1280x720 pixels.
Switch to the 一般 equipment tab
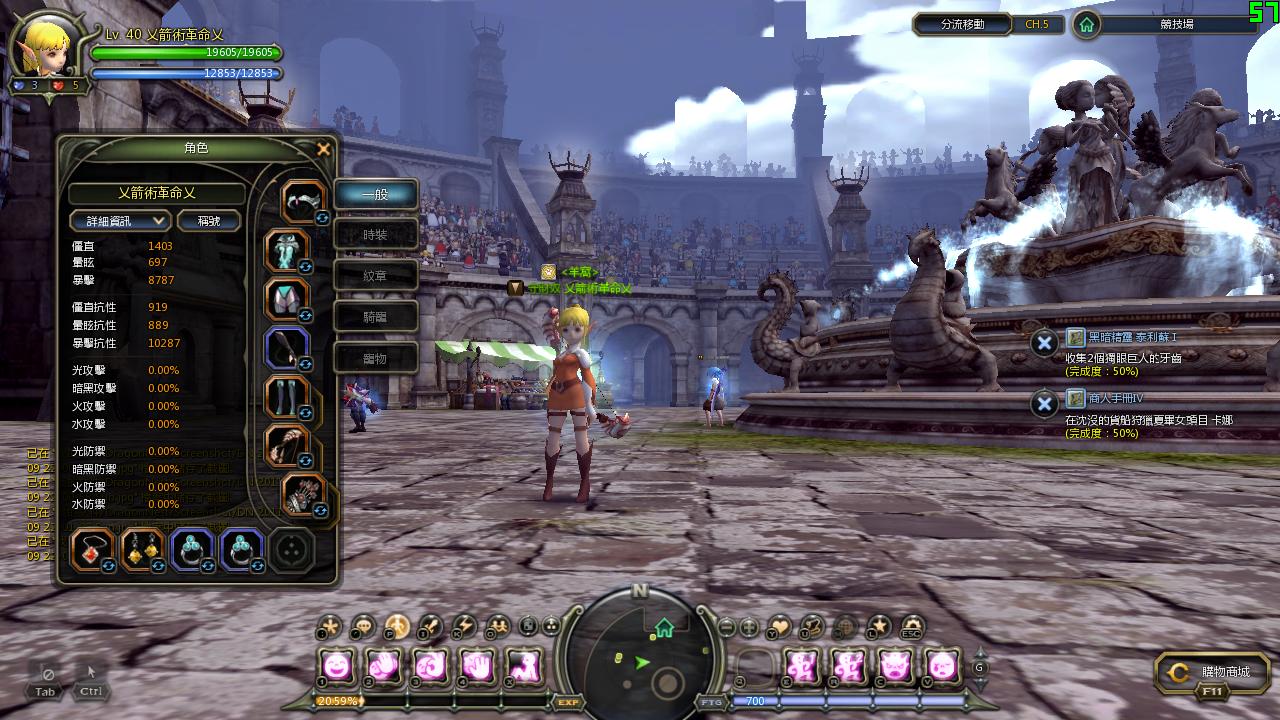click(375, 194)
